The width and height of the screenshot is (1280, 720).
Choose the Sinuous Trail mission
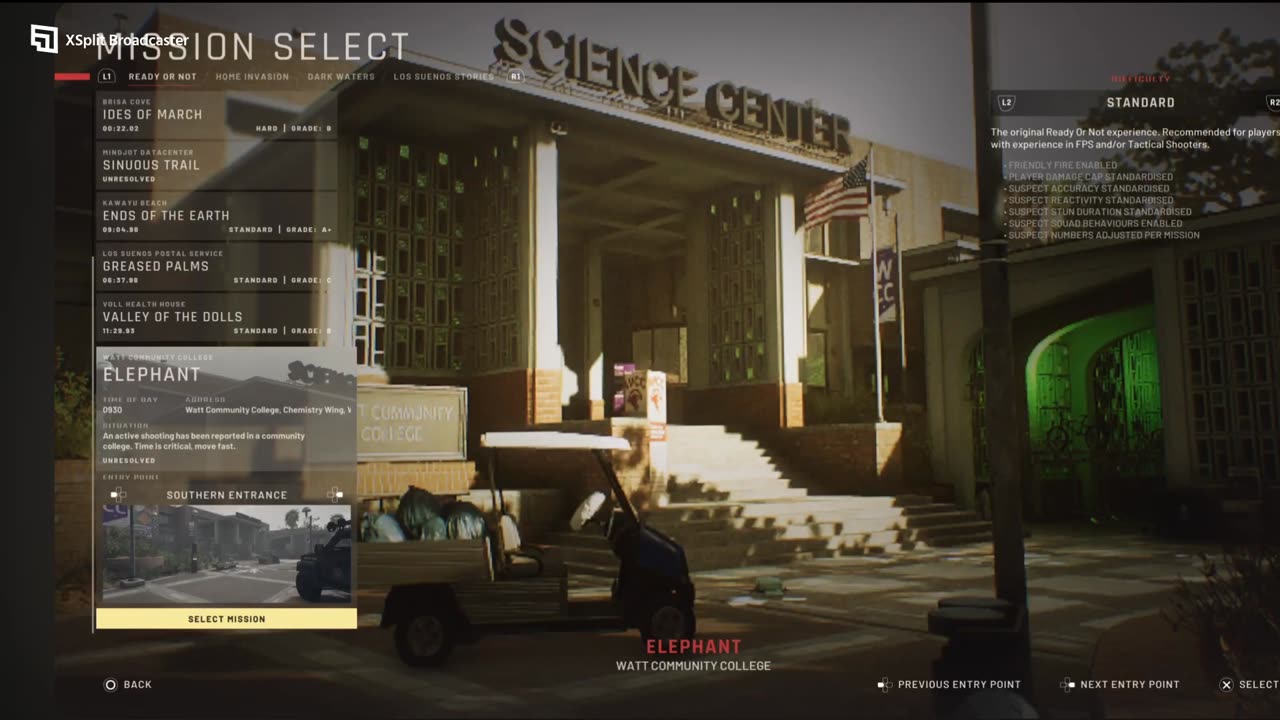(x=216, y=166)
